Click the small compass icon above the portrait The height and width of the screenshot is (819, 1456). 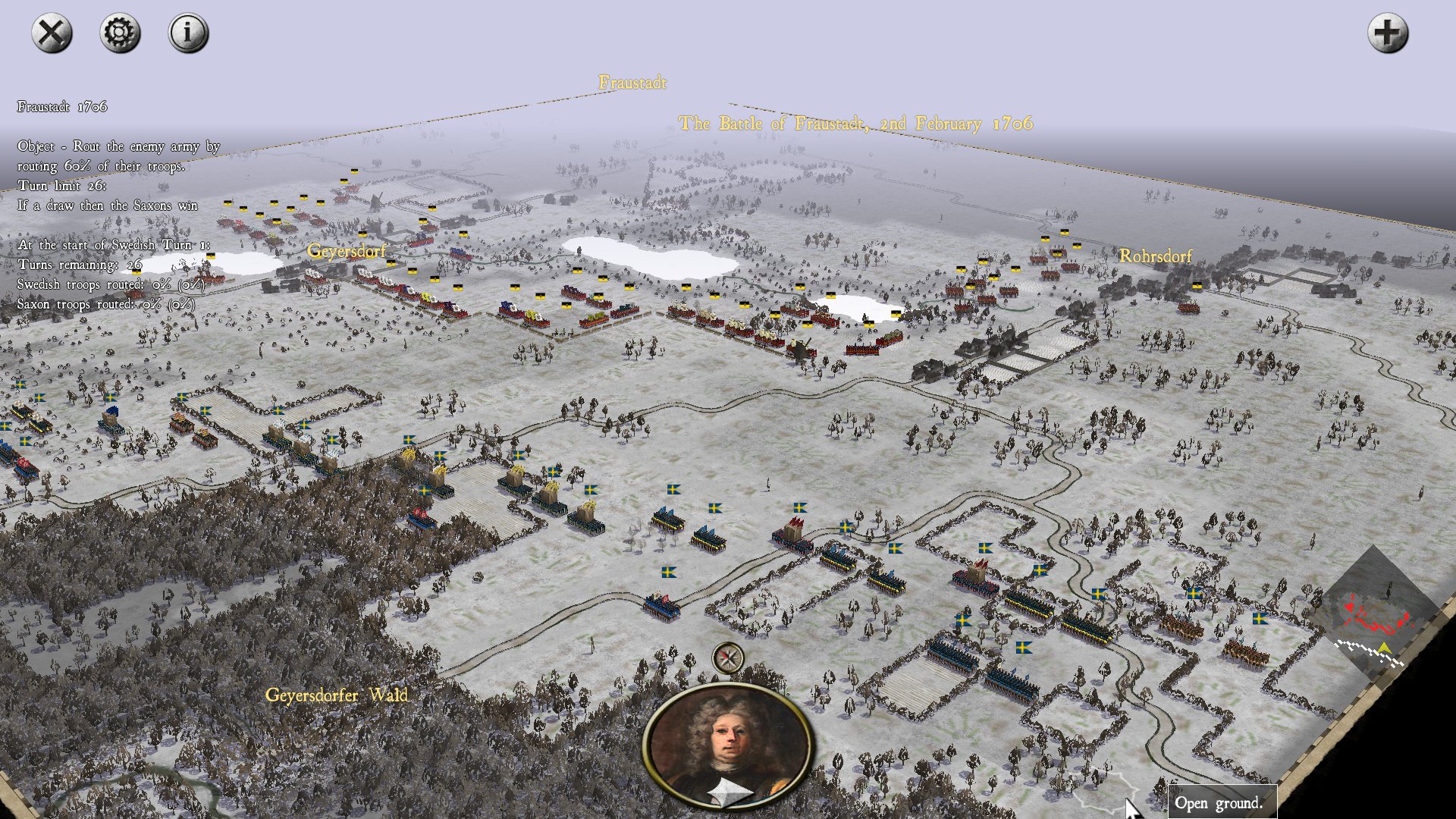[x=728, y=657]
